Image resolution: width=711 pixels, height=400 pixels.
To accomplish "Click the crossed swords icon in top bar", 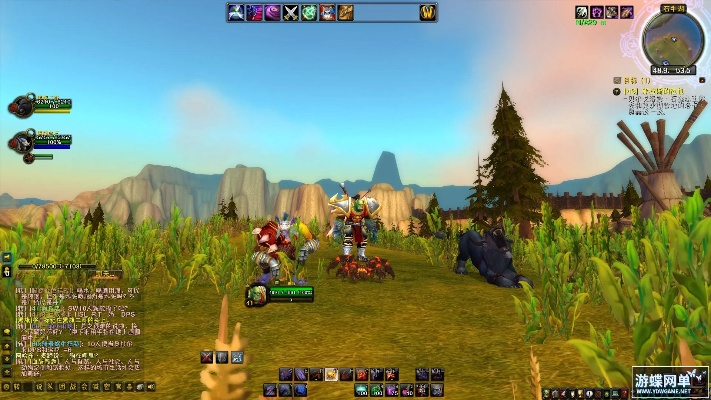I will coord(291,13).
